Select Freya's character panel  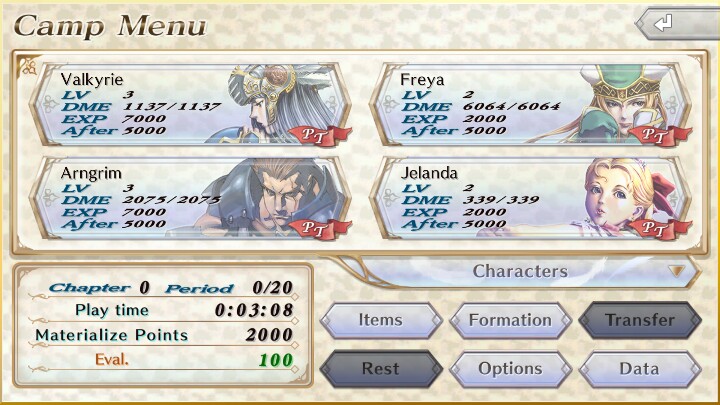click(530, 104)
